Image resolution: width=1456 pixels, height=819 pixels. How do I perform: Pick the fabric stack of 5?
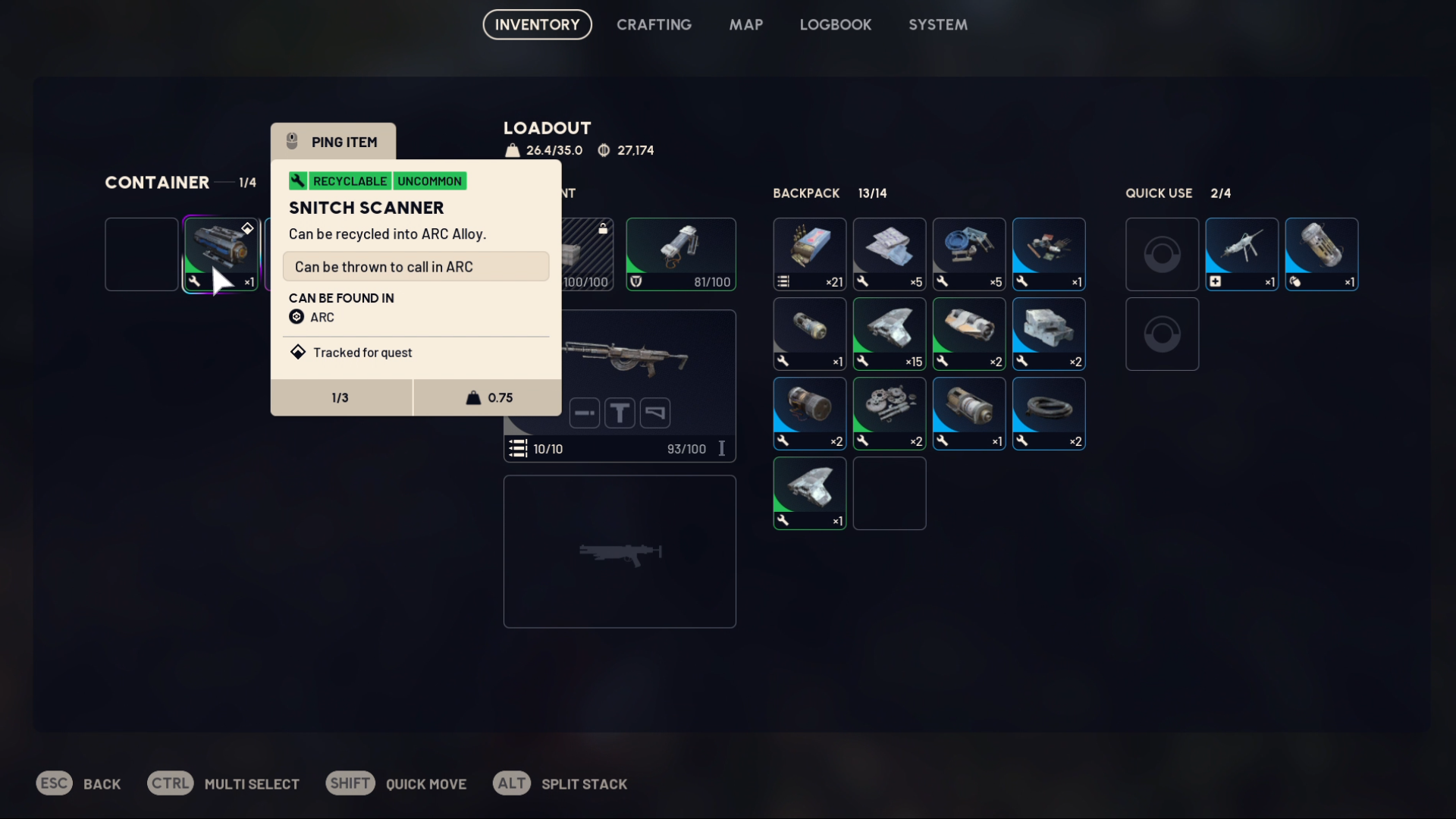[x=889, y=254]
